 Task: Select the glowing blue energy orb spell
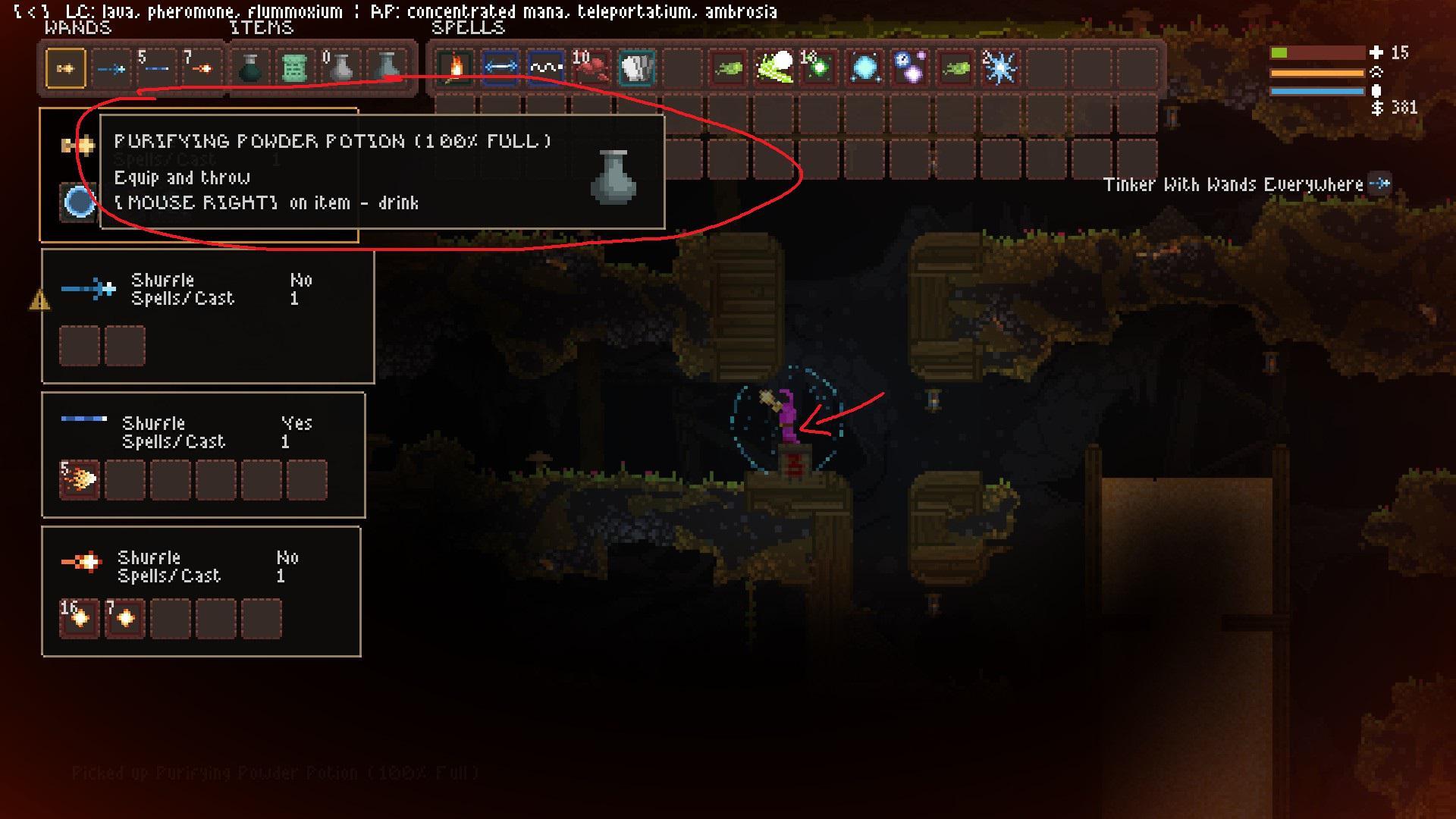(x=864, y=67)
